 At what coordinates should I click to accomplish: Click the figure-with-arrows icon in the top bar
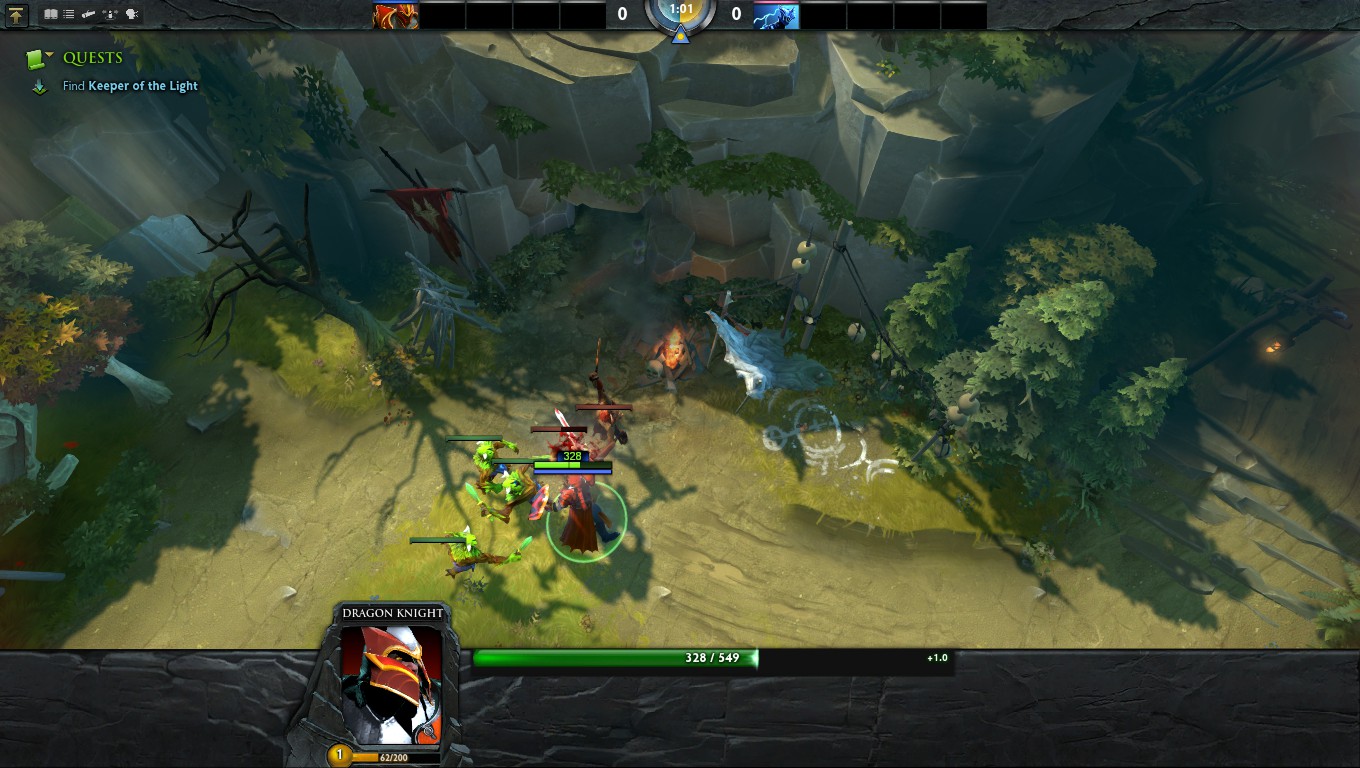[x=111, y=15]
